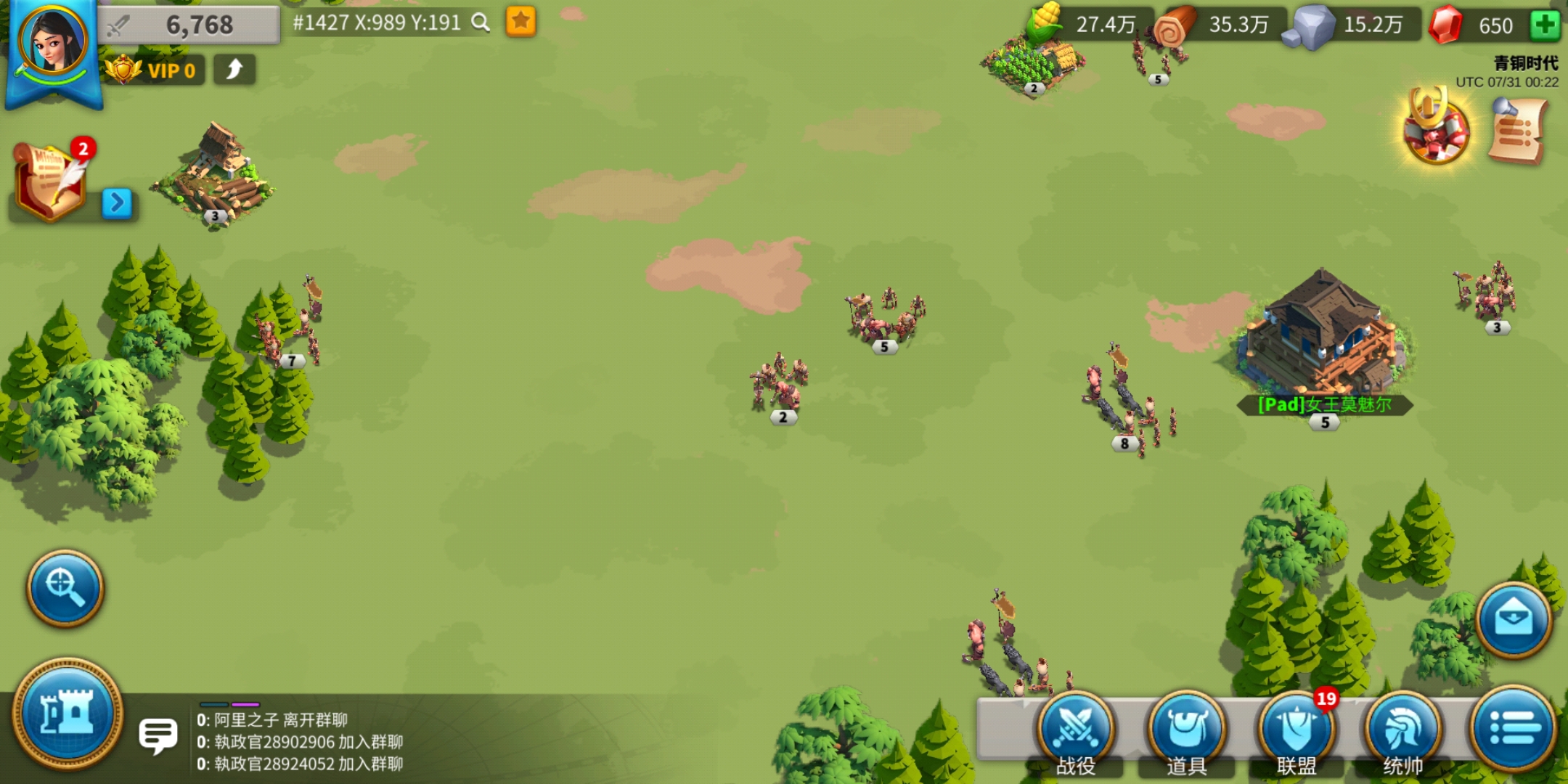Add gems with the green plus
This screenshot has height=784, width=1568.
point(1544,25)
